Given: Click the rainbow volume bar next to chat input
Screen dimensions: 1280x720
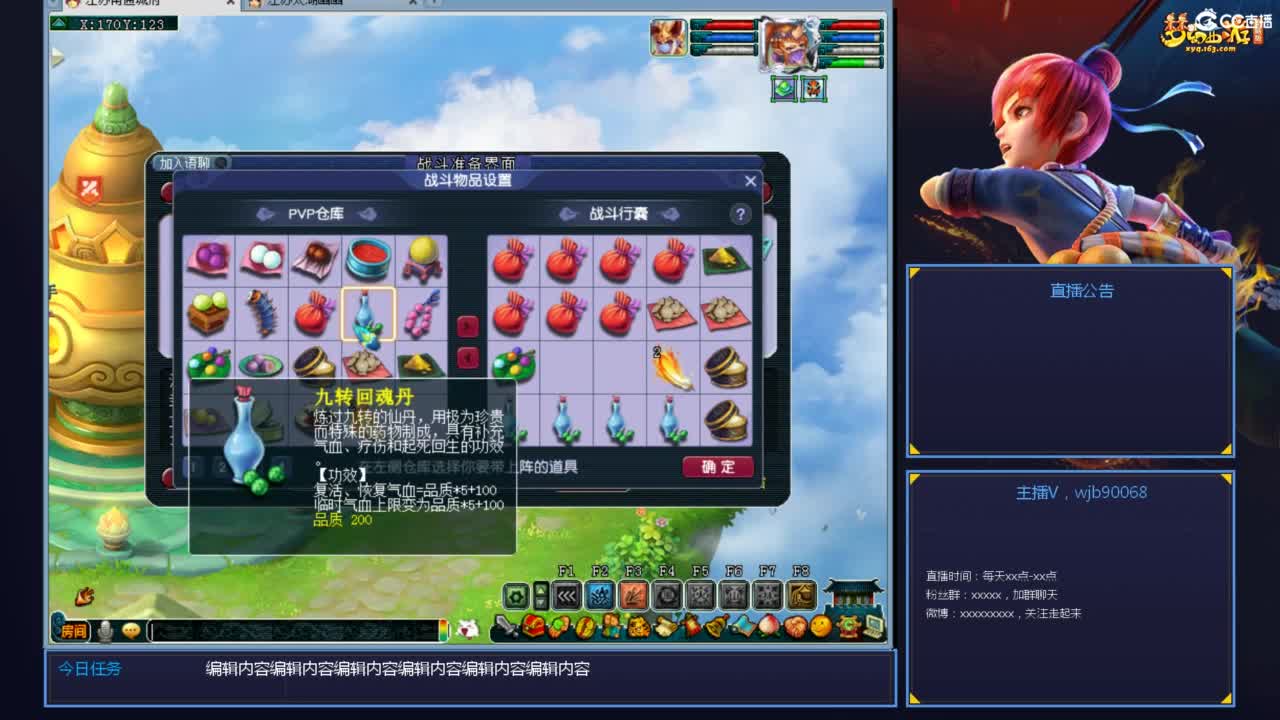Looking at the screenshot, I should pos(444,630).
